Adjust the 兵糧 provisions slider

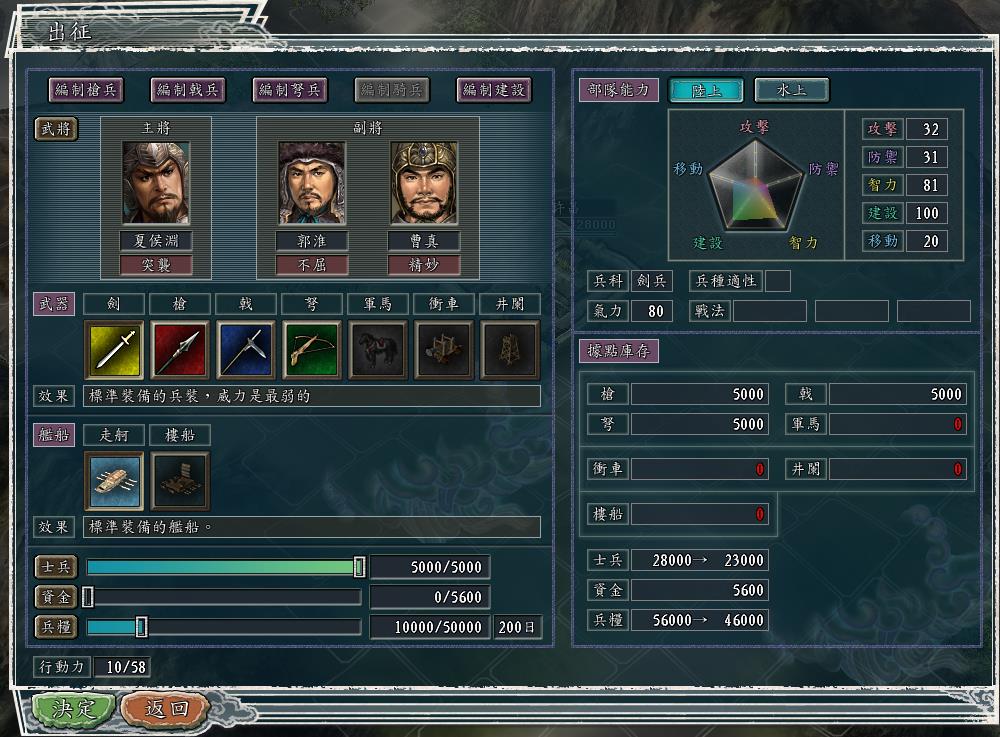[141, 627]
